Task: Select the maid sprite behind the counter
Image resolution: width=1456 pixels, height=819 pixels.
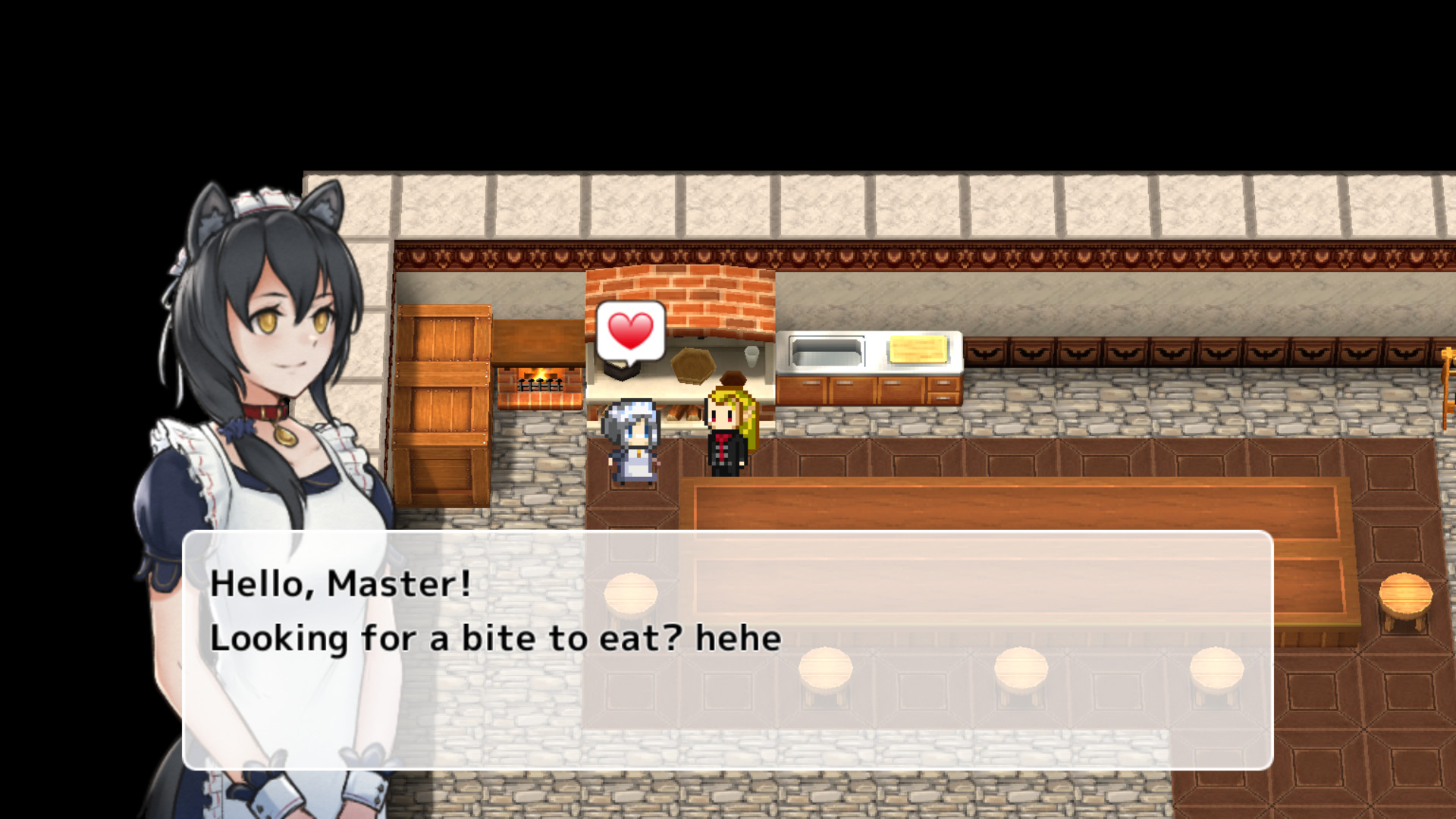Action: point(632,440)
